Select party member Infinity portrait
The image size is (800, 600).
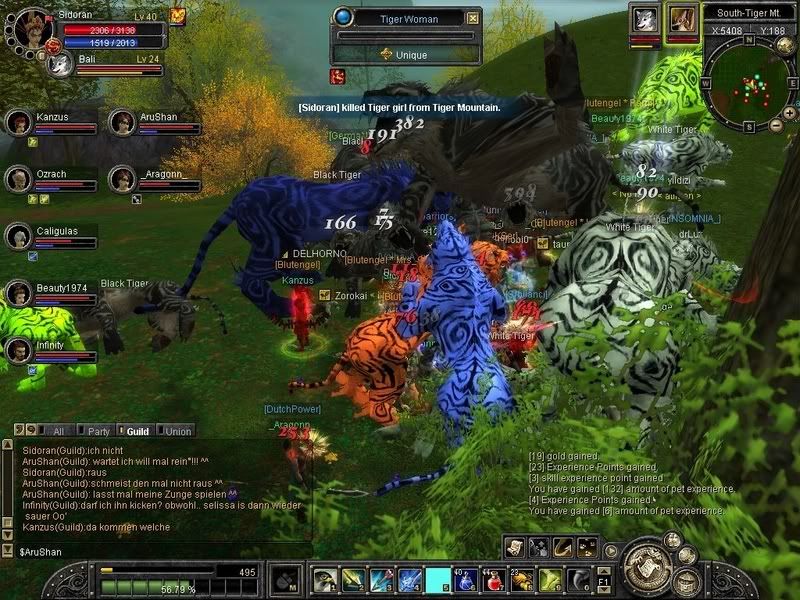tap(18, 351)
